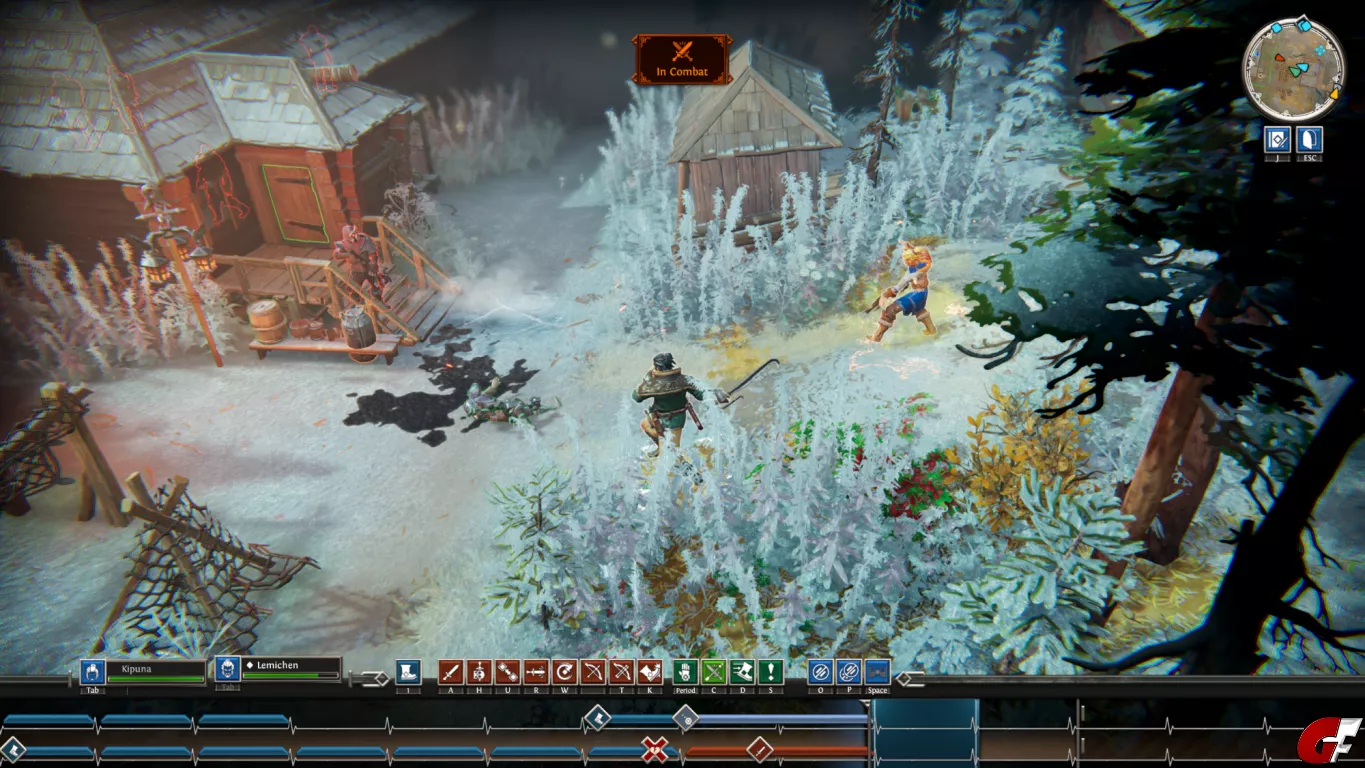Open the ESC menu door icon
Screen dimensions: 1365x768
click(1309, 139)
